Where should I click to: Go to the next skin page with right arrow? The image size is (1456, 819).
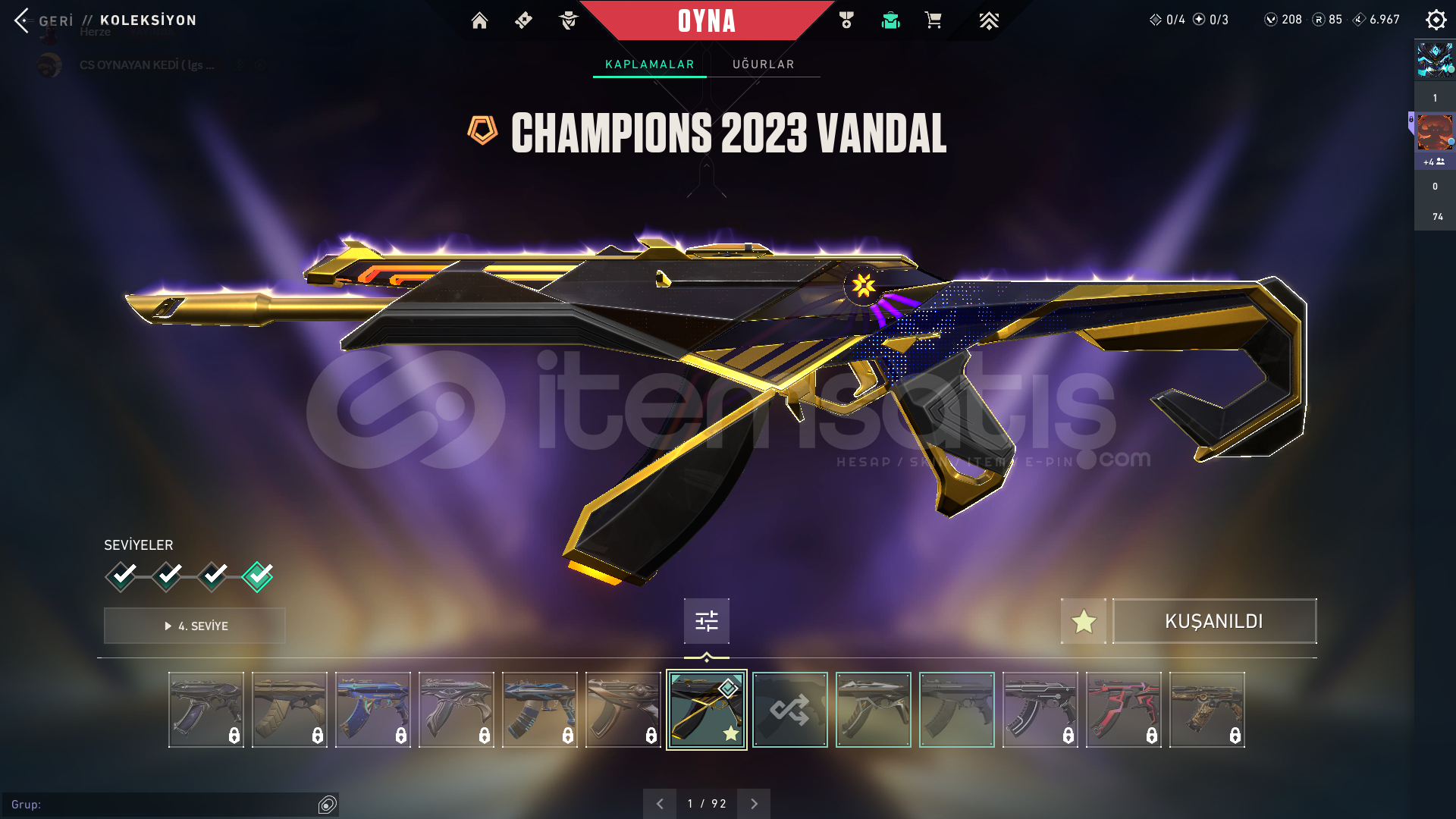click(753, 802)
